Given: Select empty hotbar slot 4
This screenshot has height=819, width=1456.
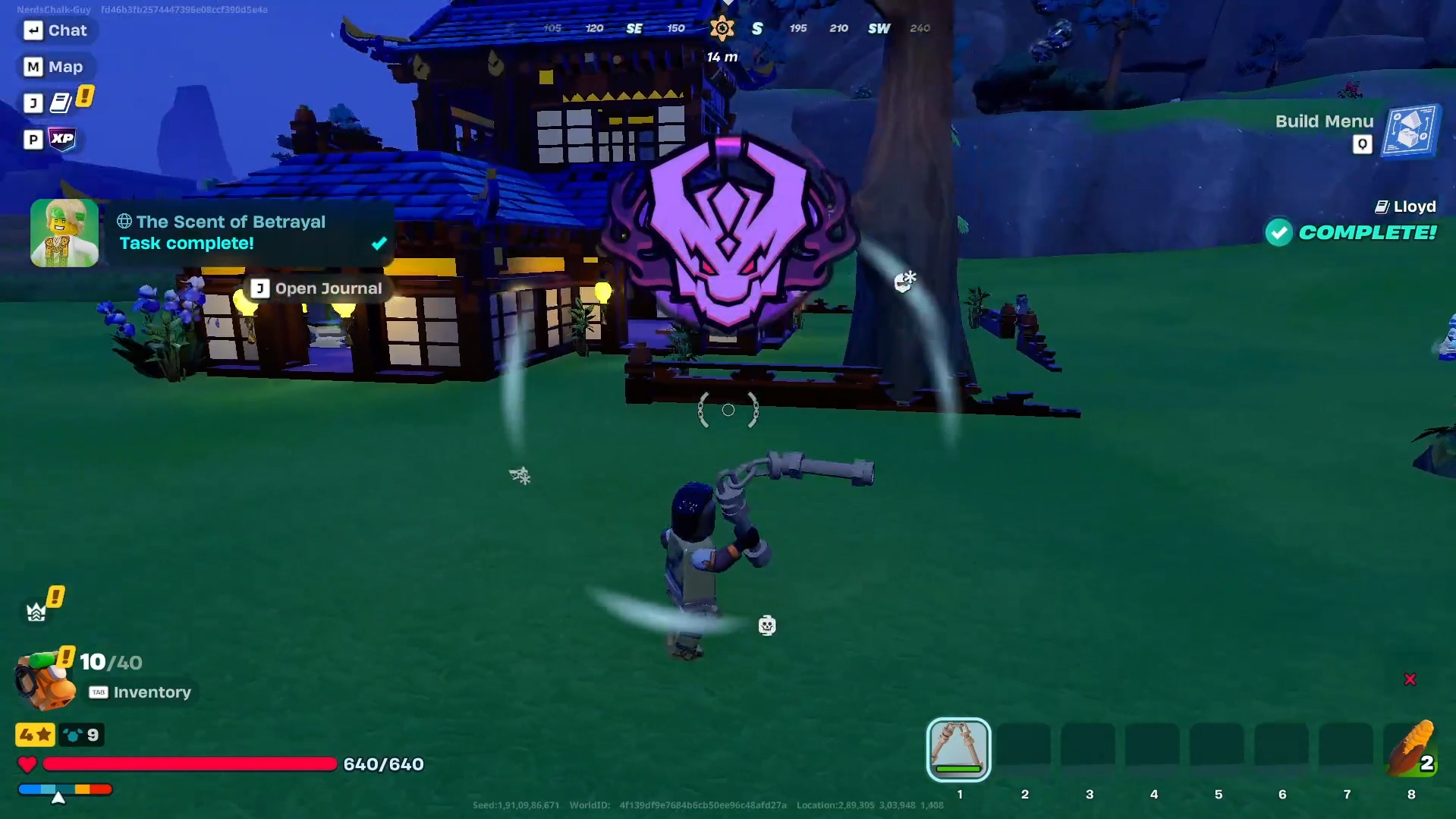Looking at the screenshot, I should point(1153,748).
